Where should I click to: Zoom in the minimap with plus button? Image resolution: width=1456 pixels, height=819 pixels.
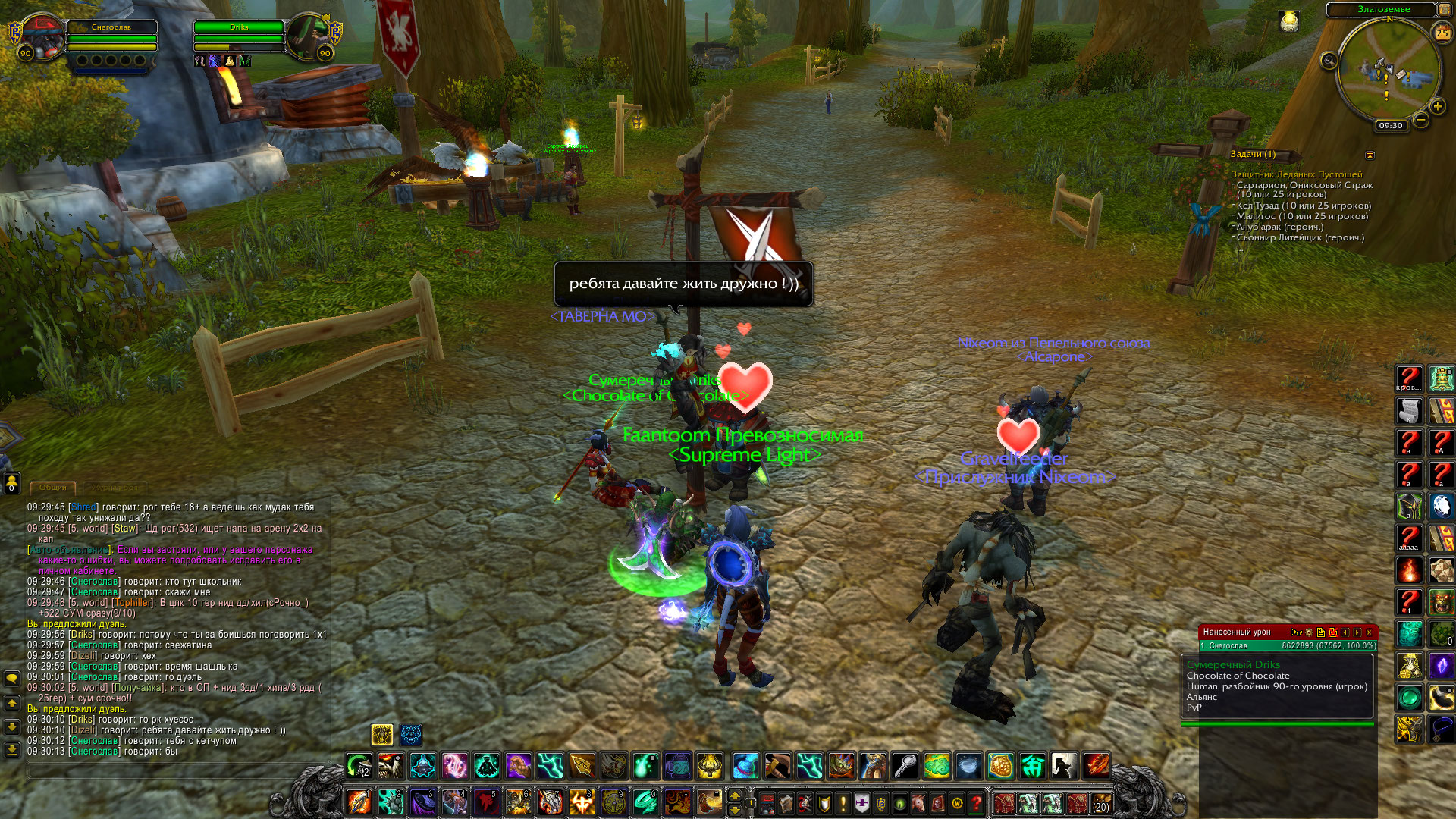1437,107
